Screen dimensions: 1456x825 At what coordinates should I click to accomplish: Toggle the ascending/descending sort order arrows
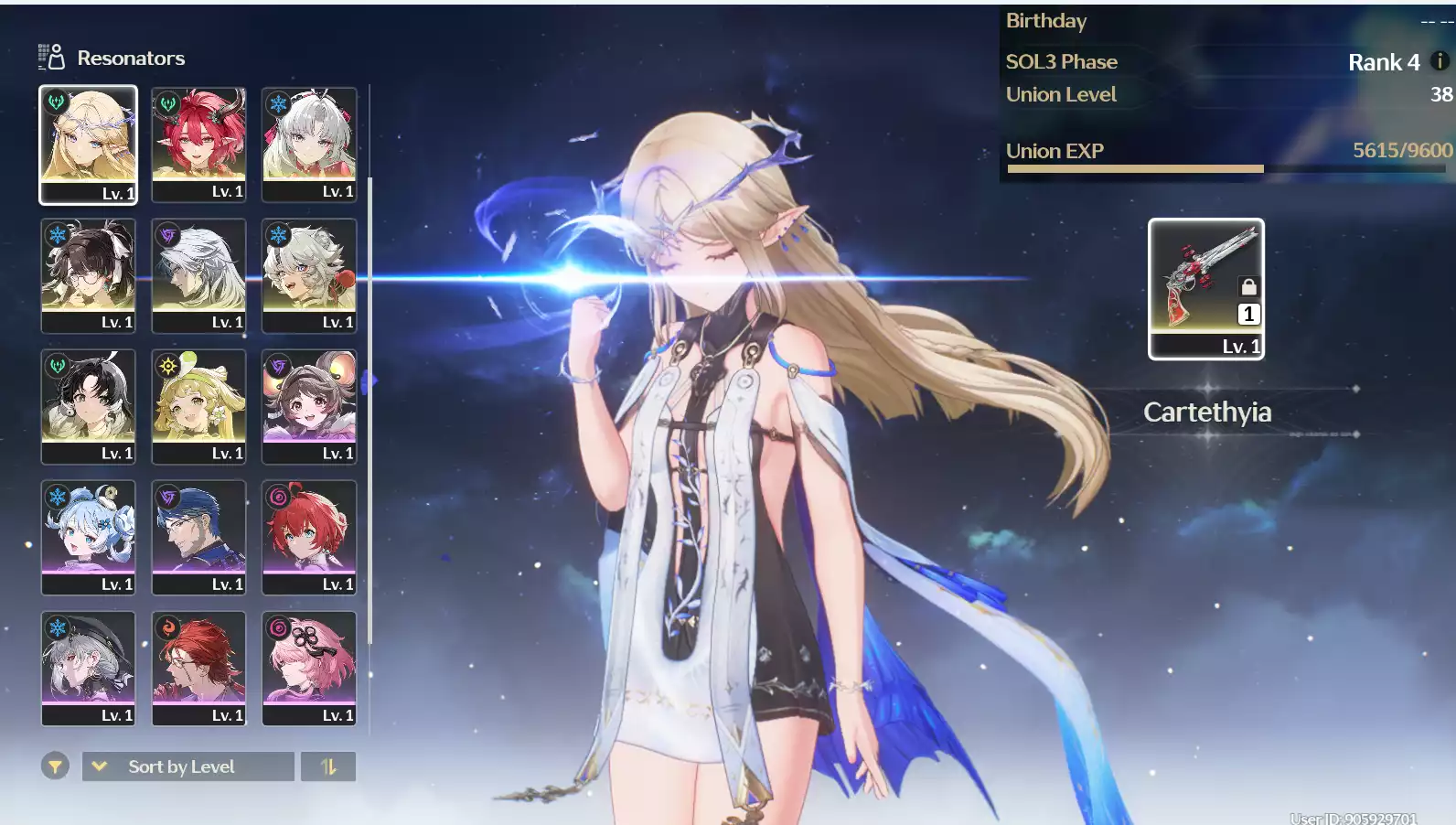tap(327, 766)
